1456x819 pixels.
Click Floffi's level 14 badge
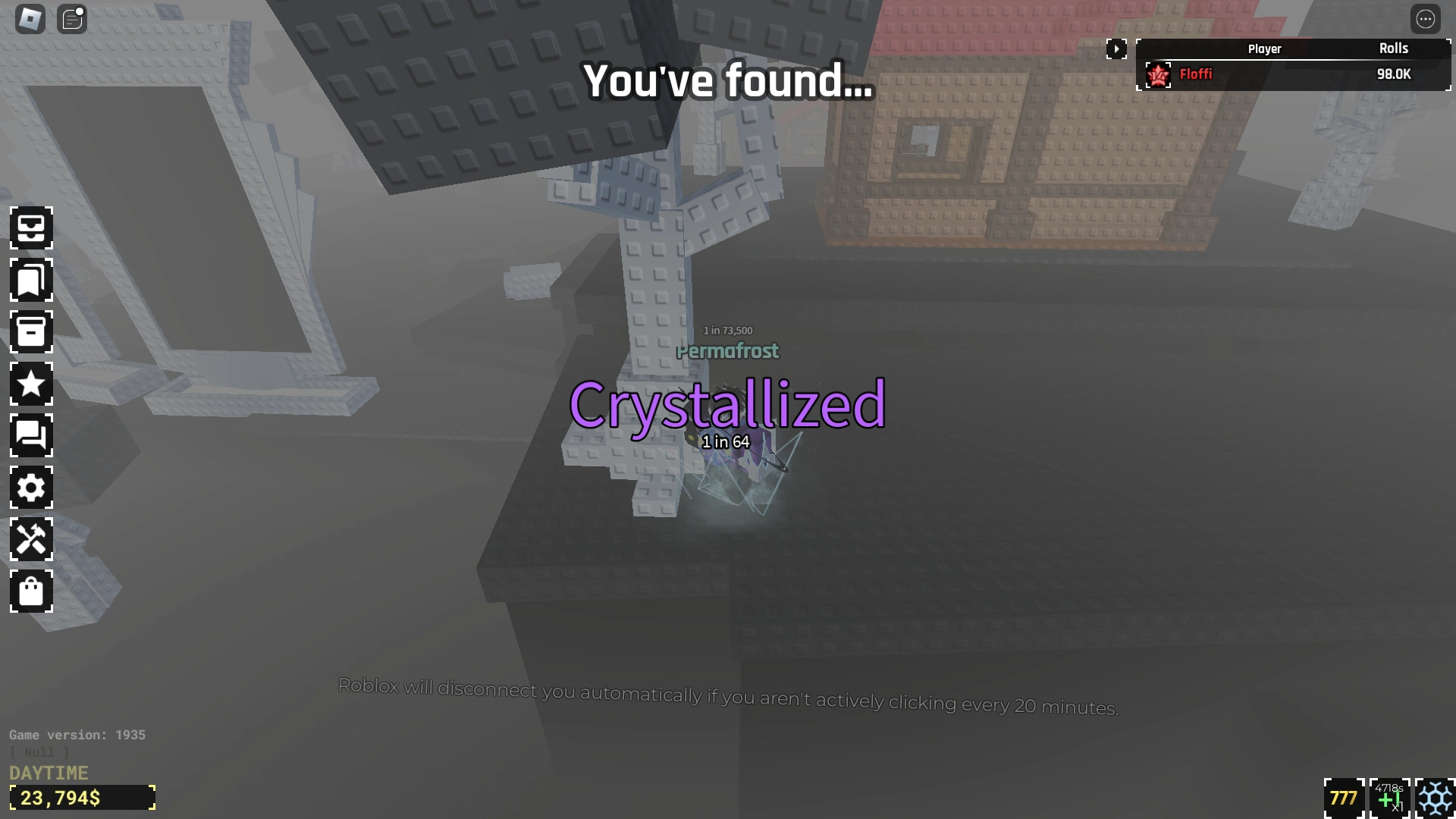pos(1158,74)
